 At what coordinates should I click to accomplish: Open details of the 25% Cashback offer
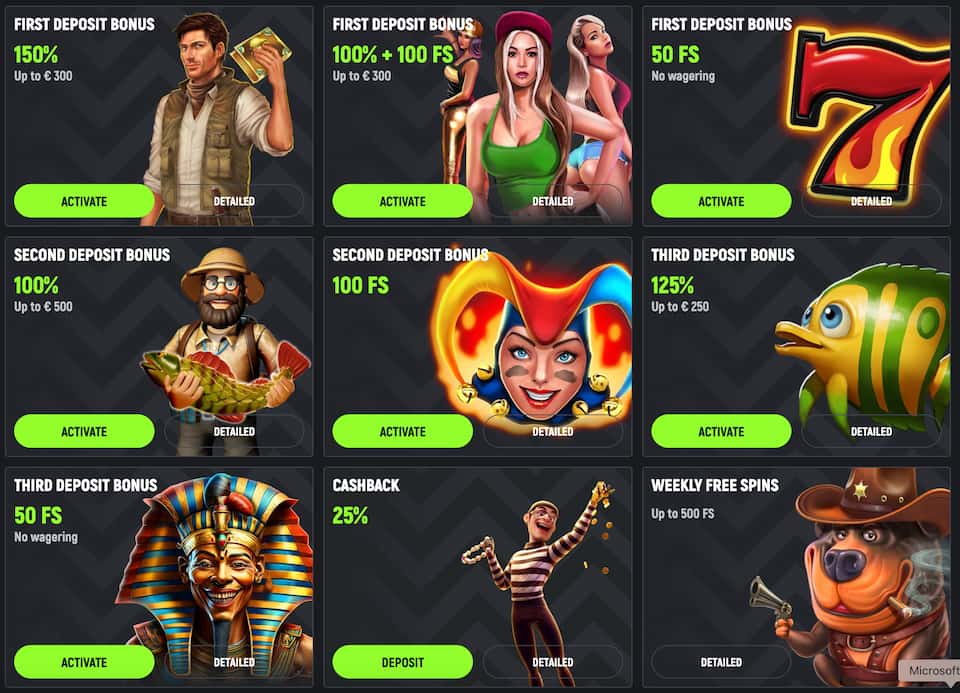553,662
